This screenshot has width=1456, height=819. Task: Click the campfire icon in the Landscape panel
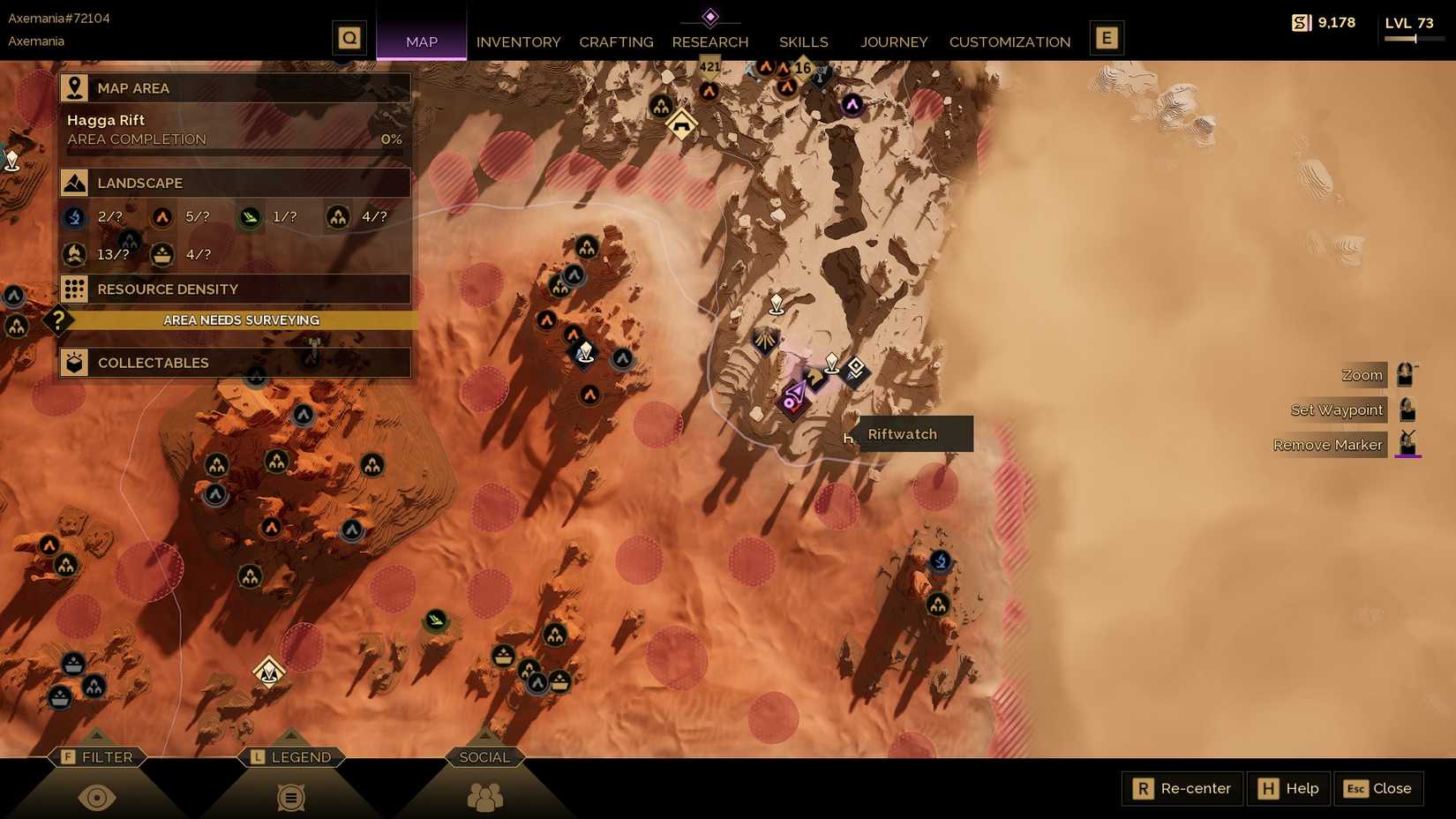coord(74,254)
